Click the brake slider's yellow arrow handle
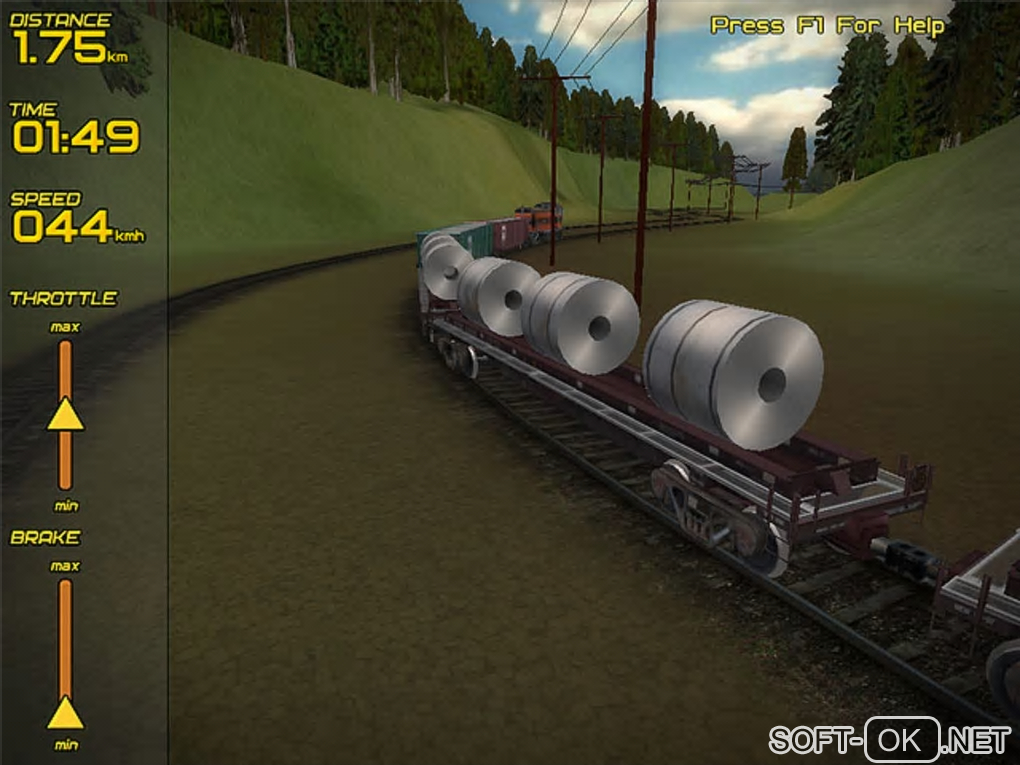The width and height of the screenshot is (1020, 765). click(65, 713)
